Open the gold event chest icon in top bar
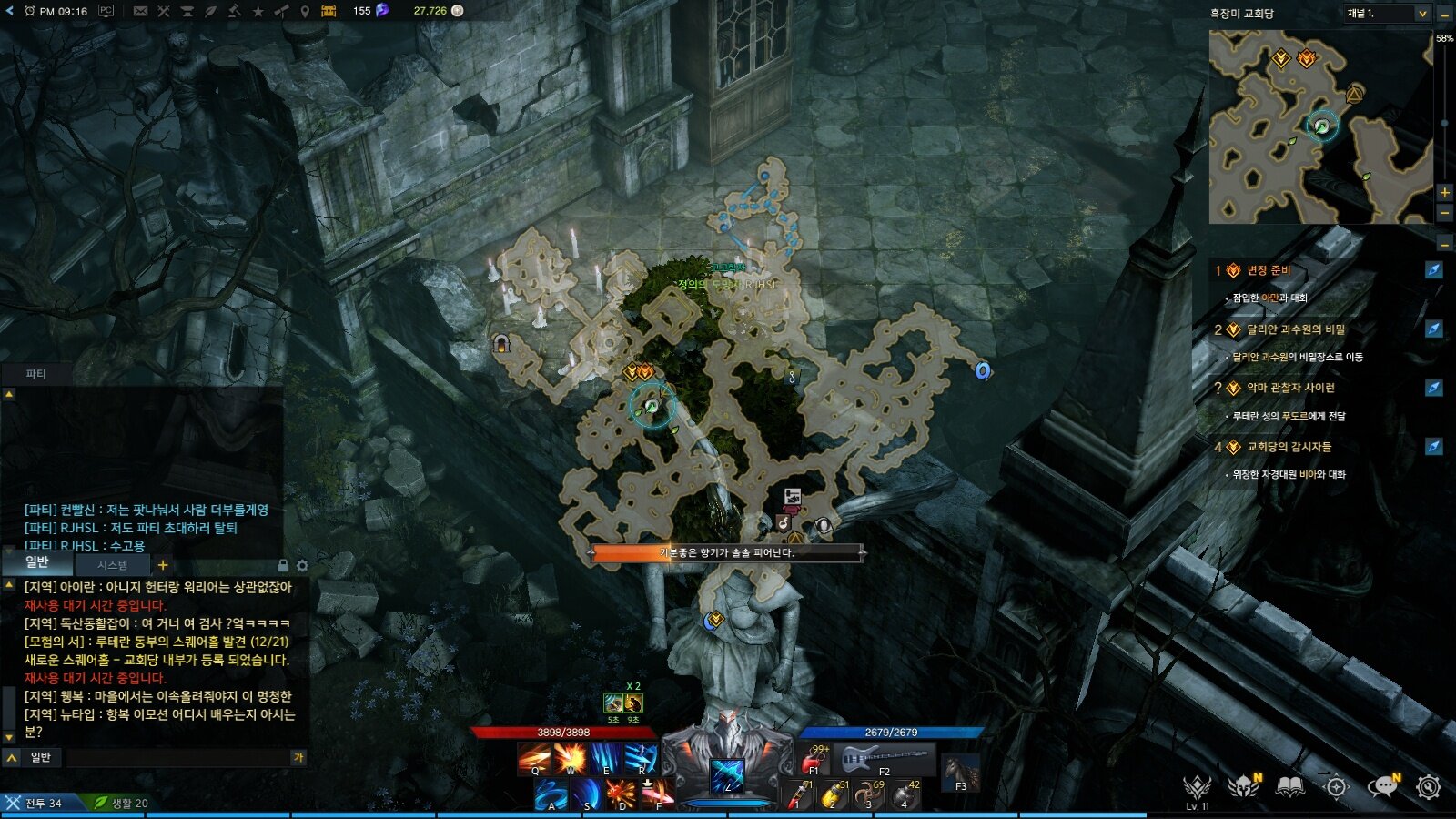The image size is (1456, 819). 329,12
